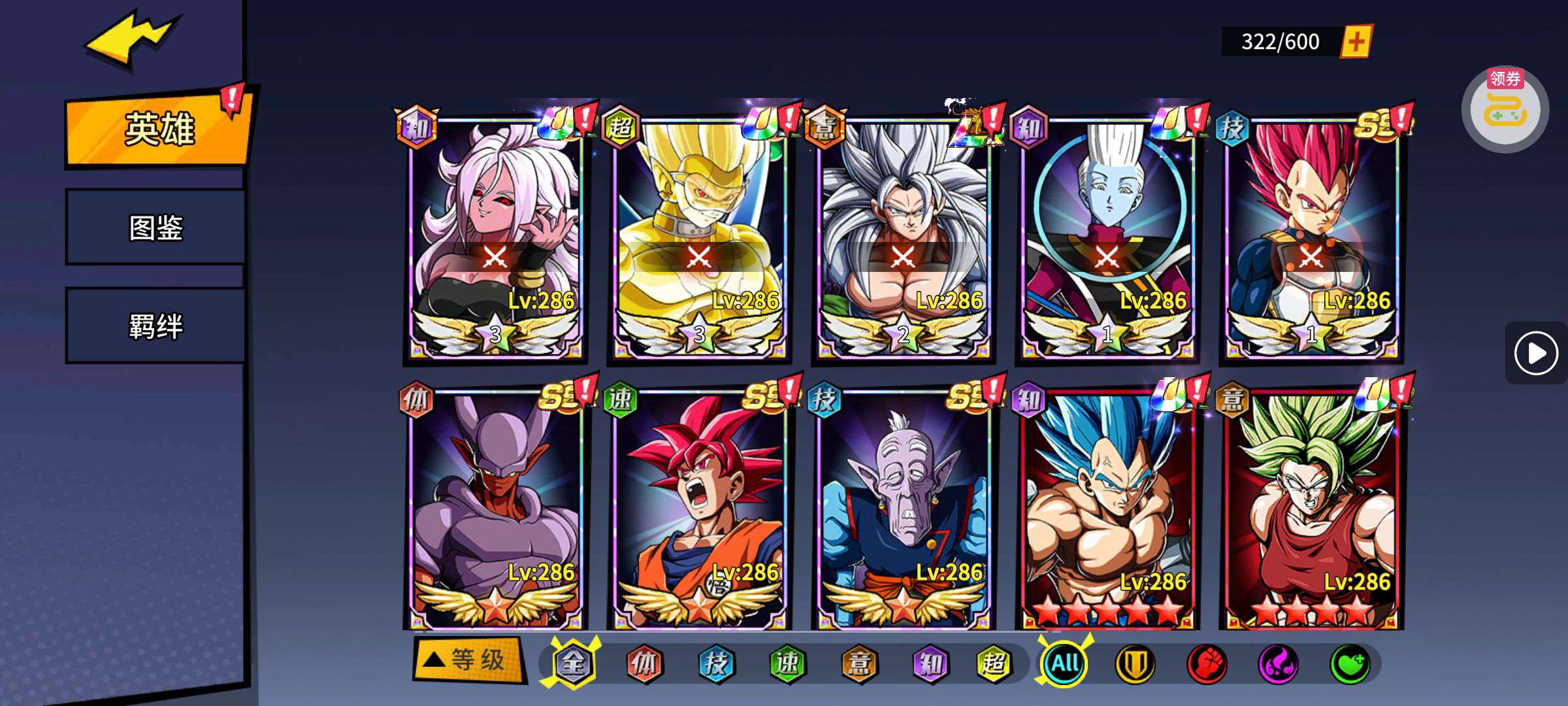Open the 英雄 heroes tab
This screenshot has width=1568, height=706.
click(x=158, y=129)
